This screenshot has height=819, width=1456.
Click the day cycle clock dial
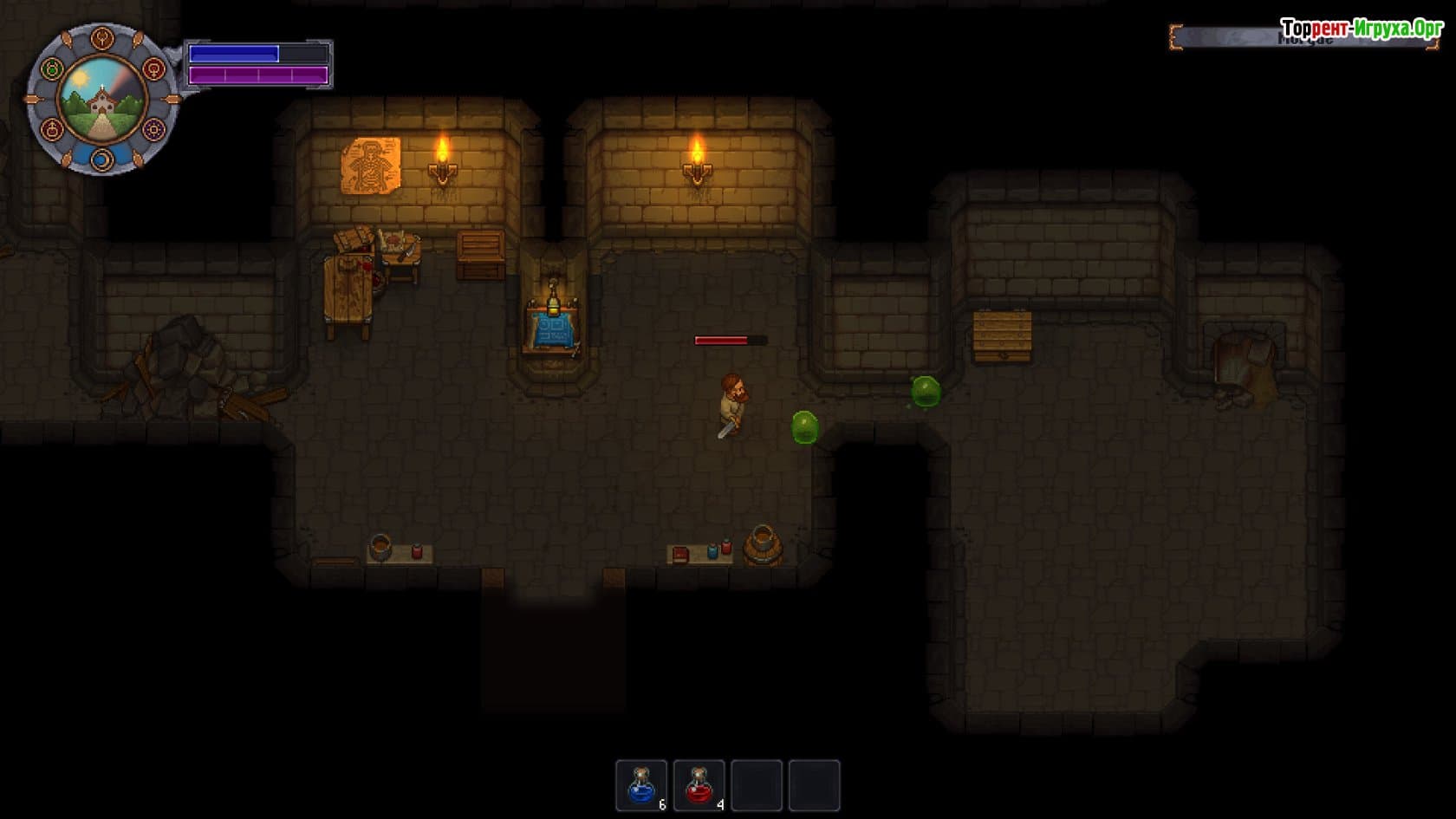coord(102,99)
